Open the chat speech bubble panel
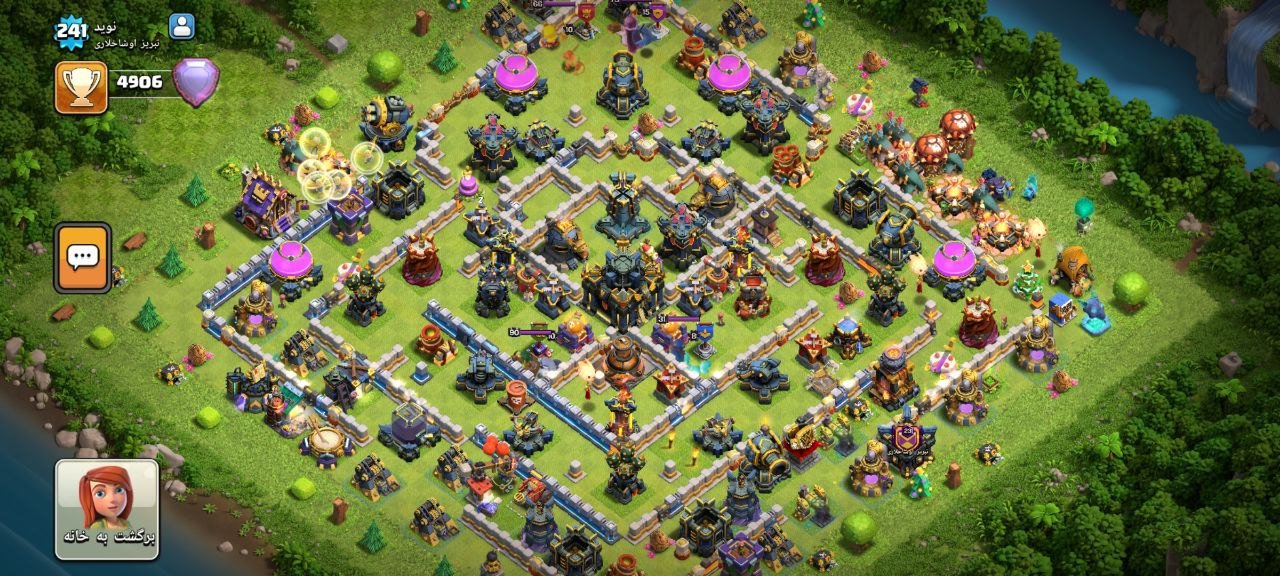Screen dimensions: 1280x576 pos(82,257)
